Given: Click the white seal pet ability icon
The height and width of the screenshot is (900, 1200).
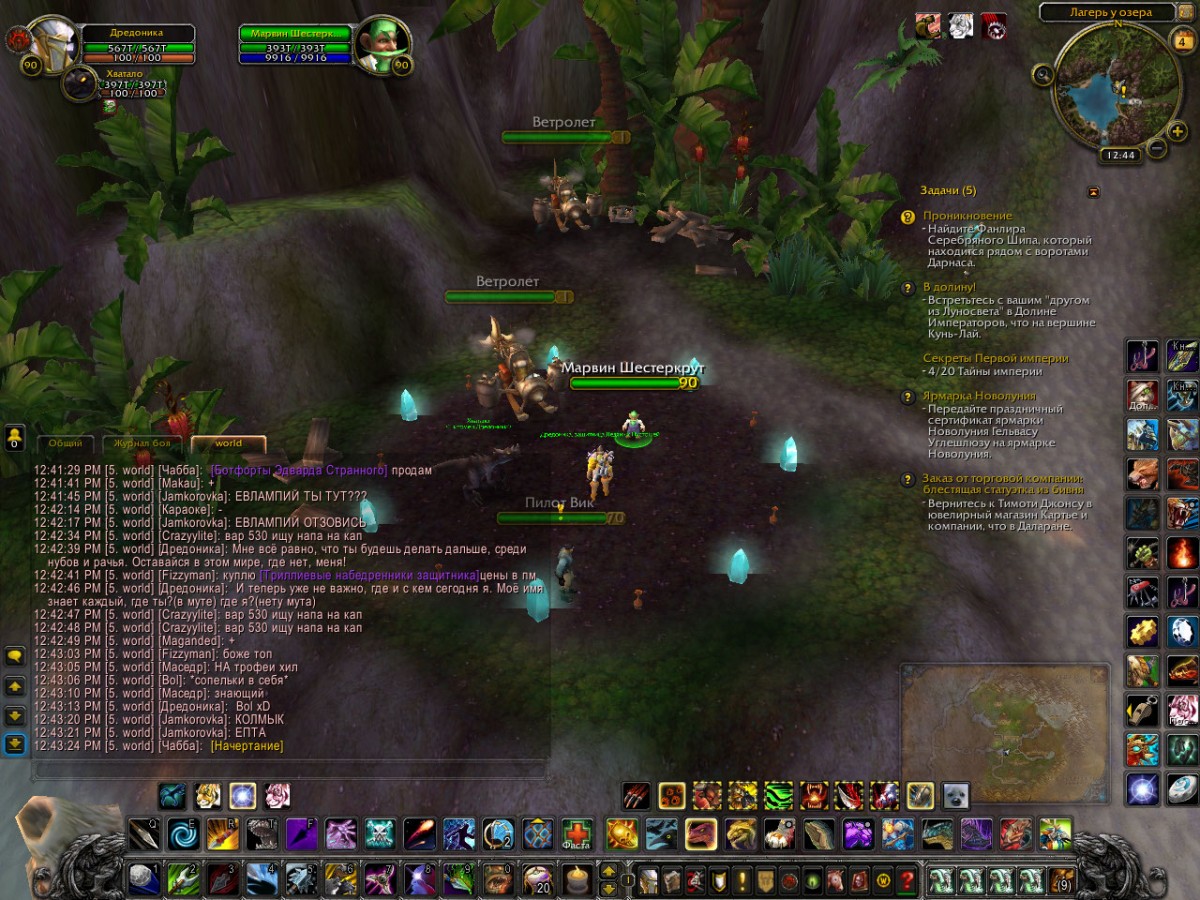Looking at the screenshot, I should point(955,796).
